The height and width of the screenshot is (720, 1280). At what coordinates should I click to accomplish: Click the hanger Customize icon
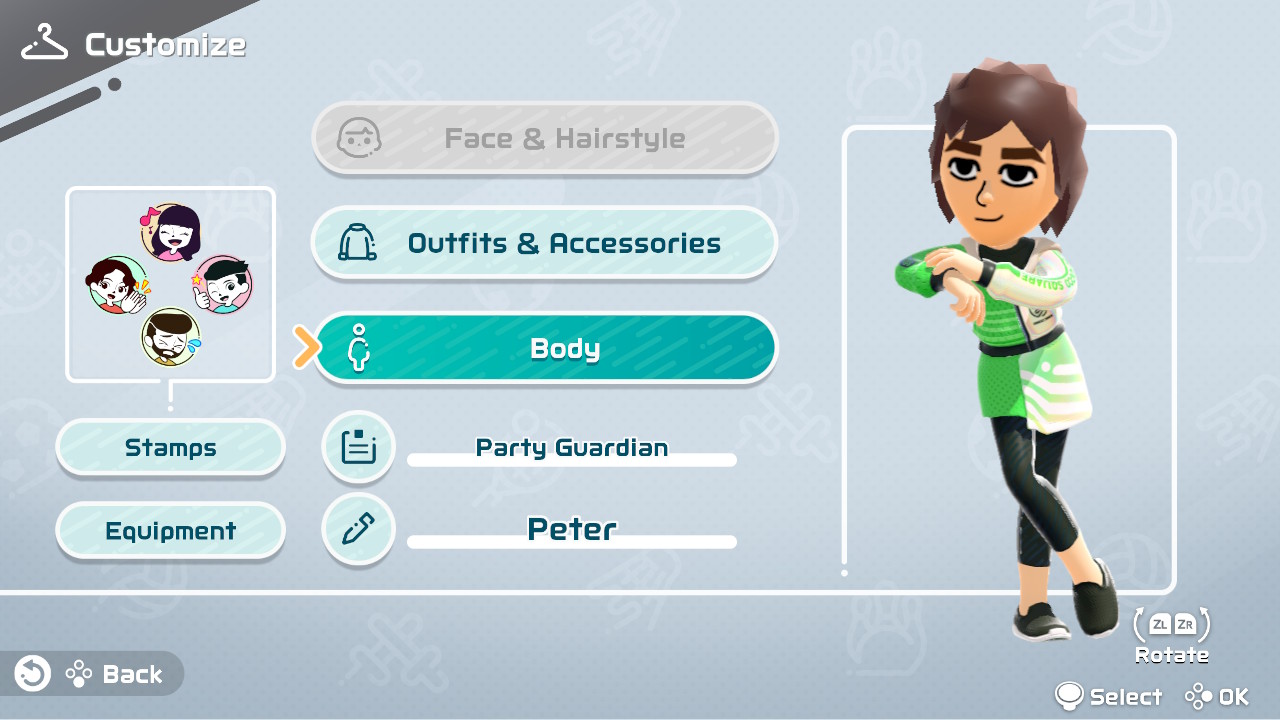(x=42, y=40)
